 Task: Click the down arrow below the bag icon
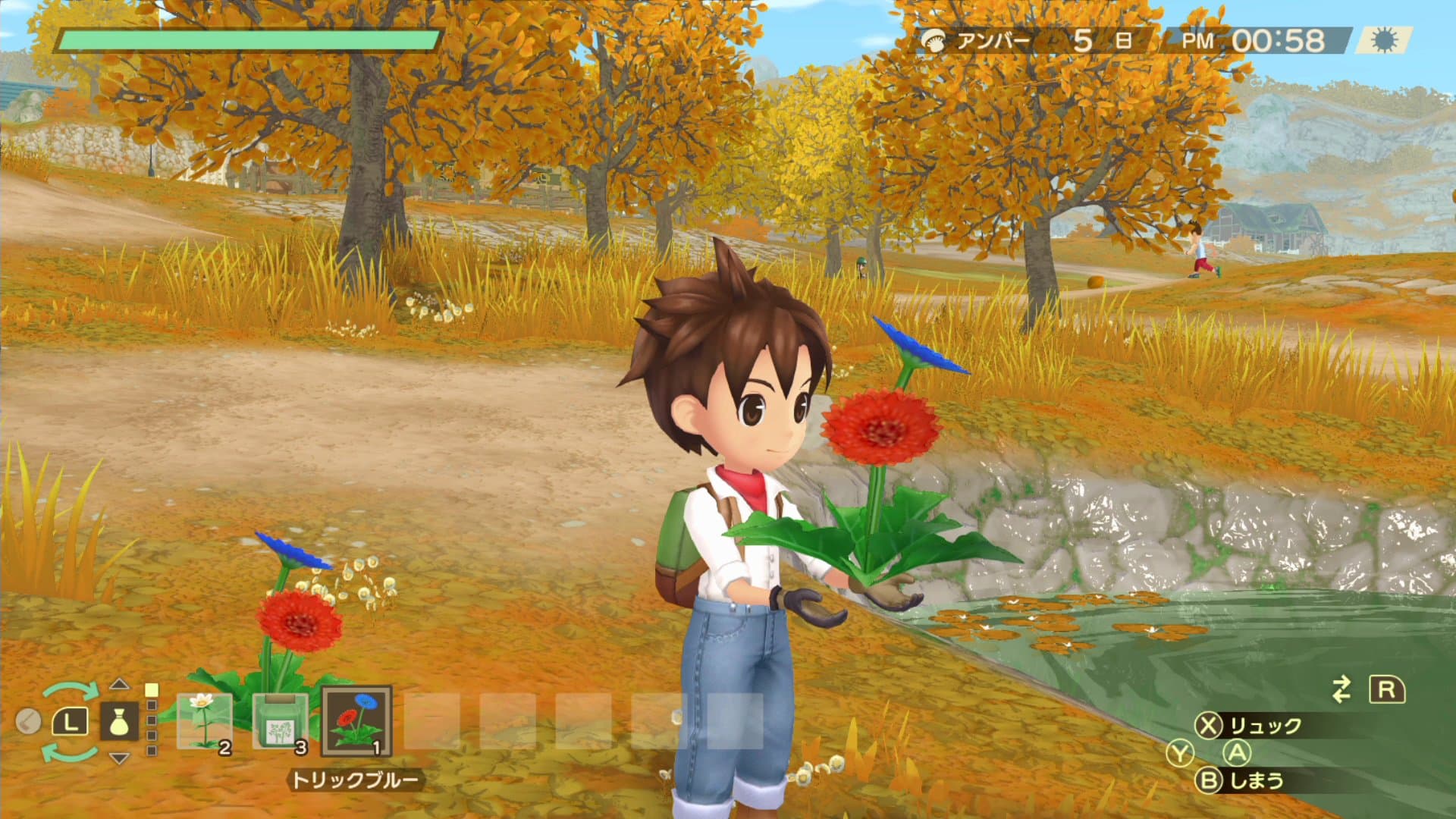tap(119, 758)
